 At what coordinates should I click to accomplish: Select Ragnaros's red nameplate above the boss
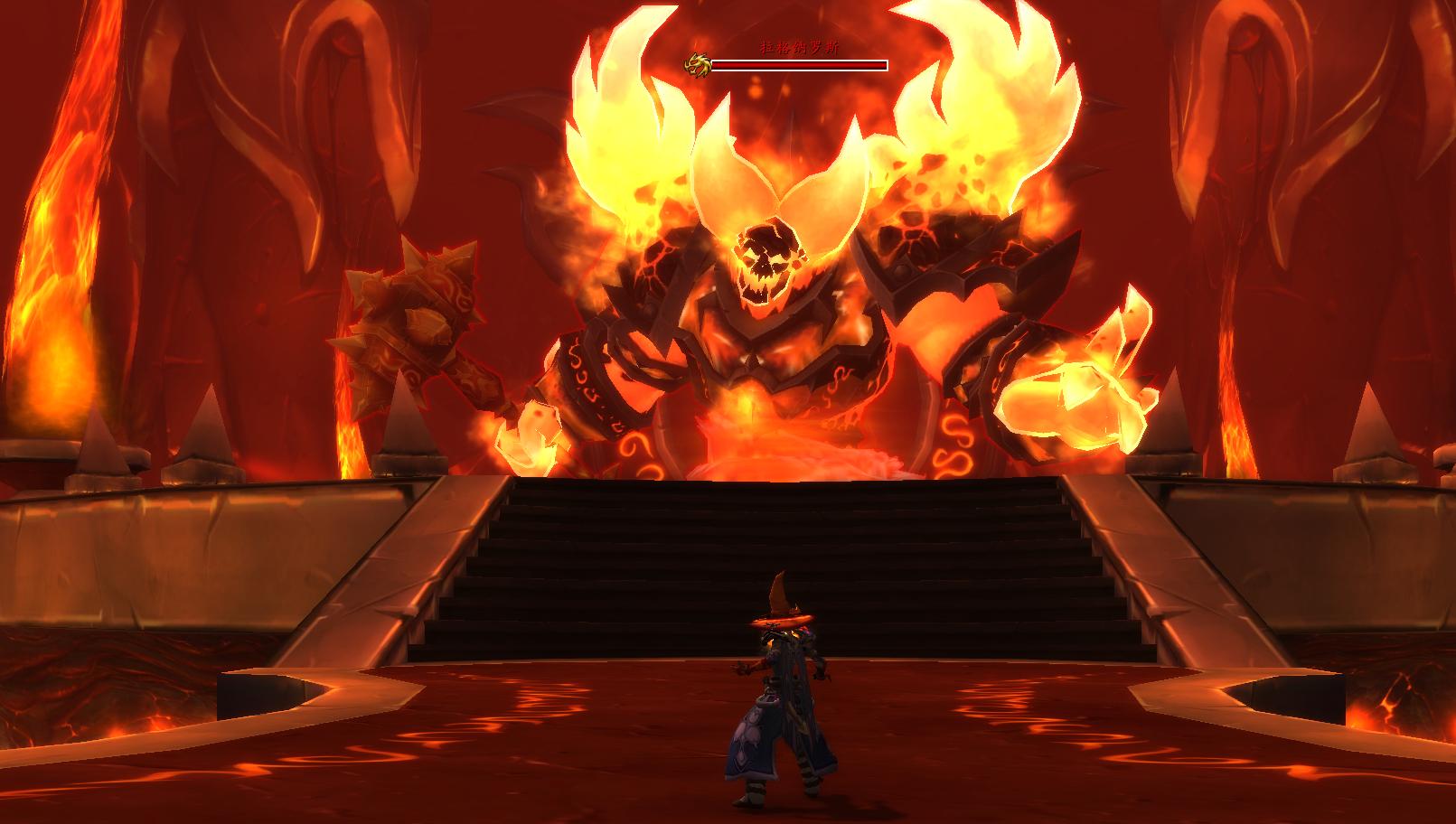798,64
